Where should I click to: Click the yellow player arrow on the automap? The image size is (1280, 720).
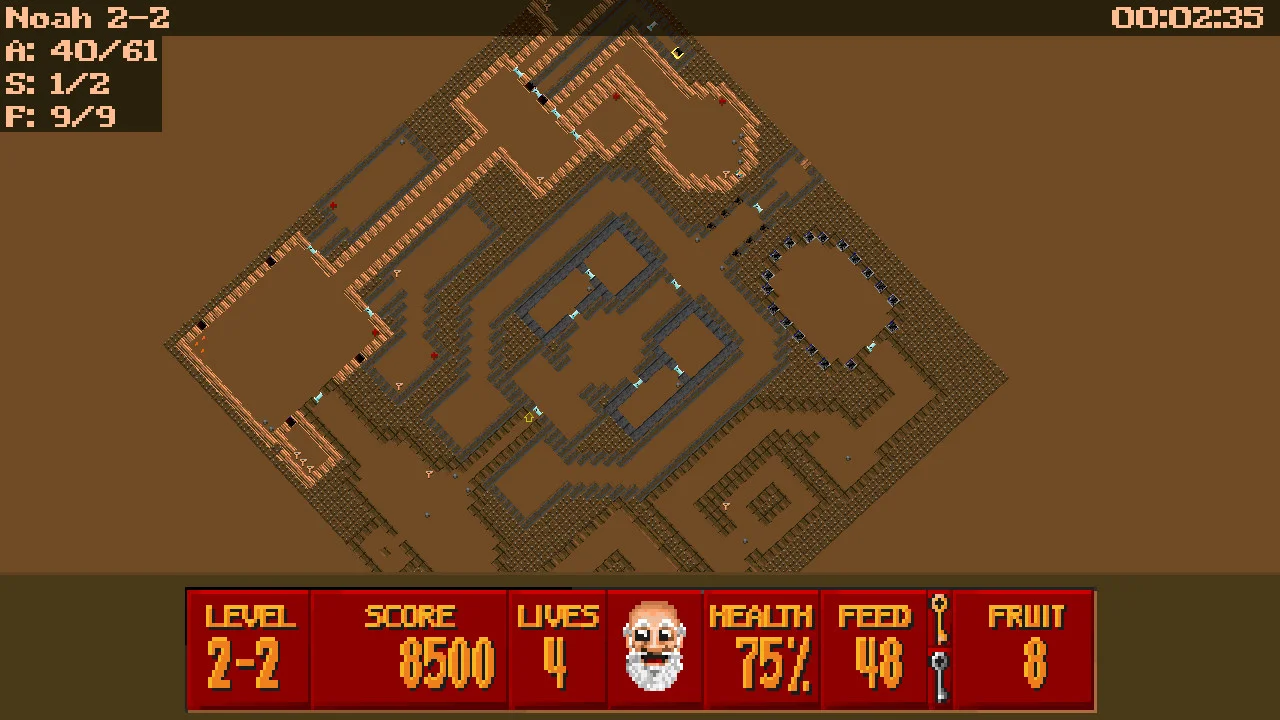[x=530, y=418]
